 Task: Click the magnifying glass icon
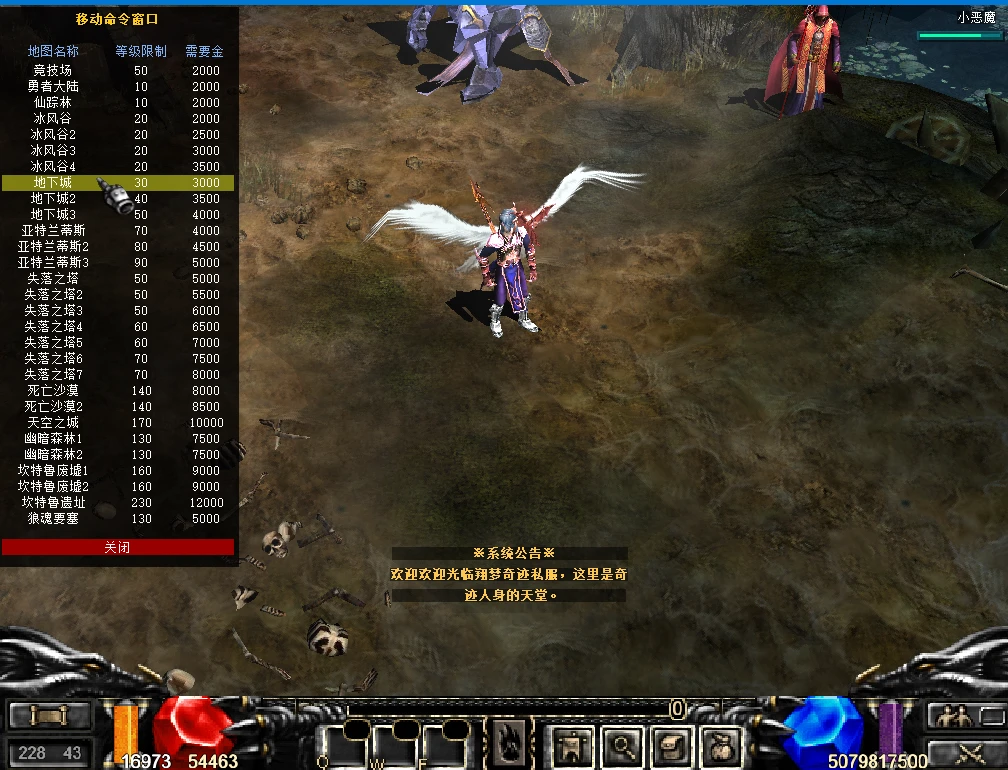(x=623, y=745)
